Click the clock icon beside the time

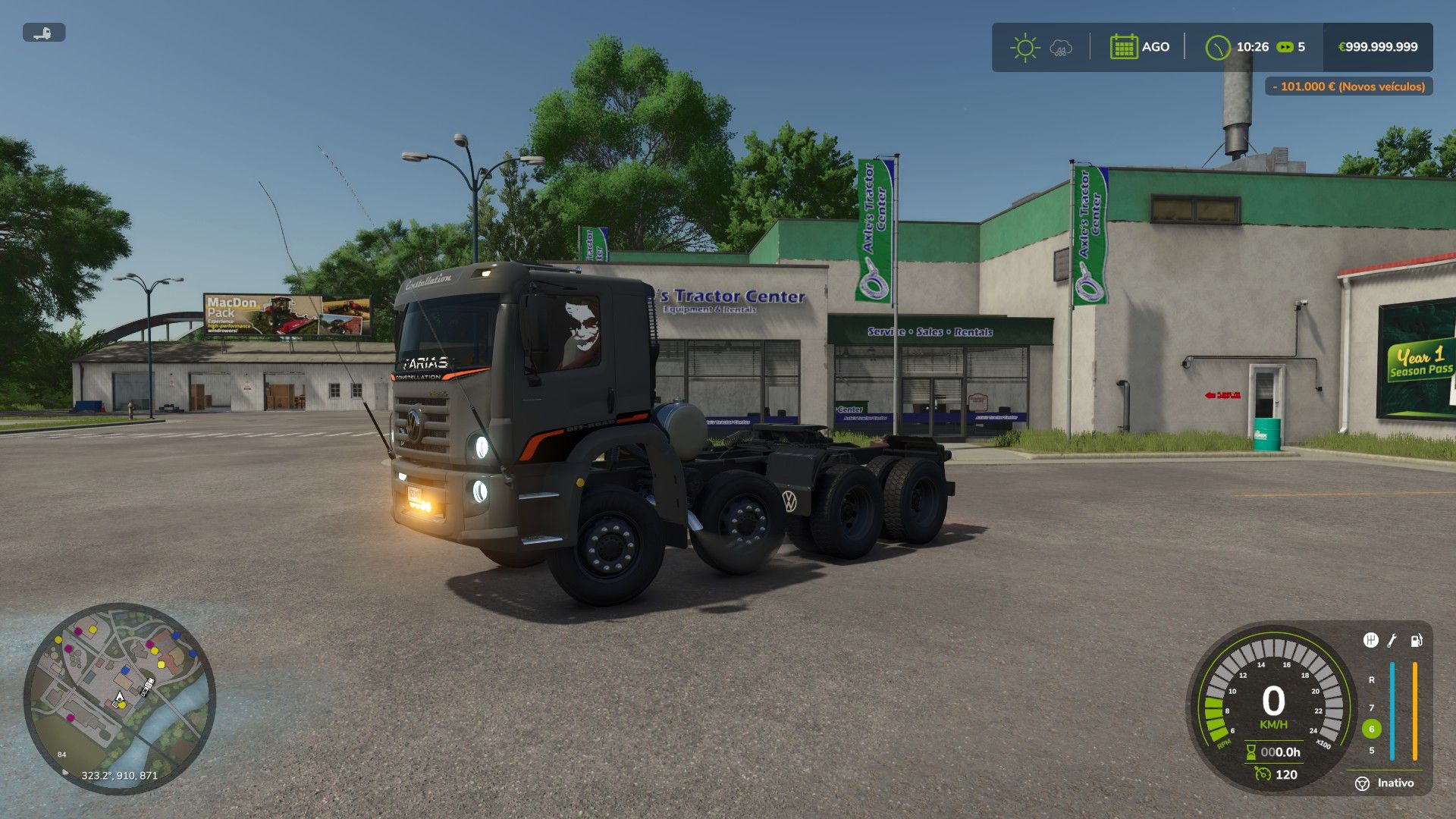tap(1218, 47)
